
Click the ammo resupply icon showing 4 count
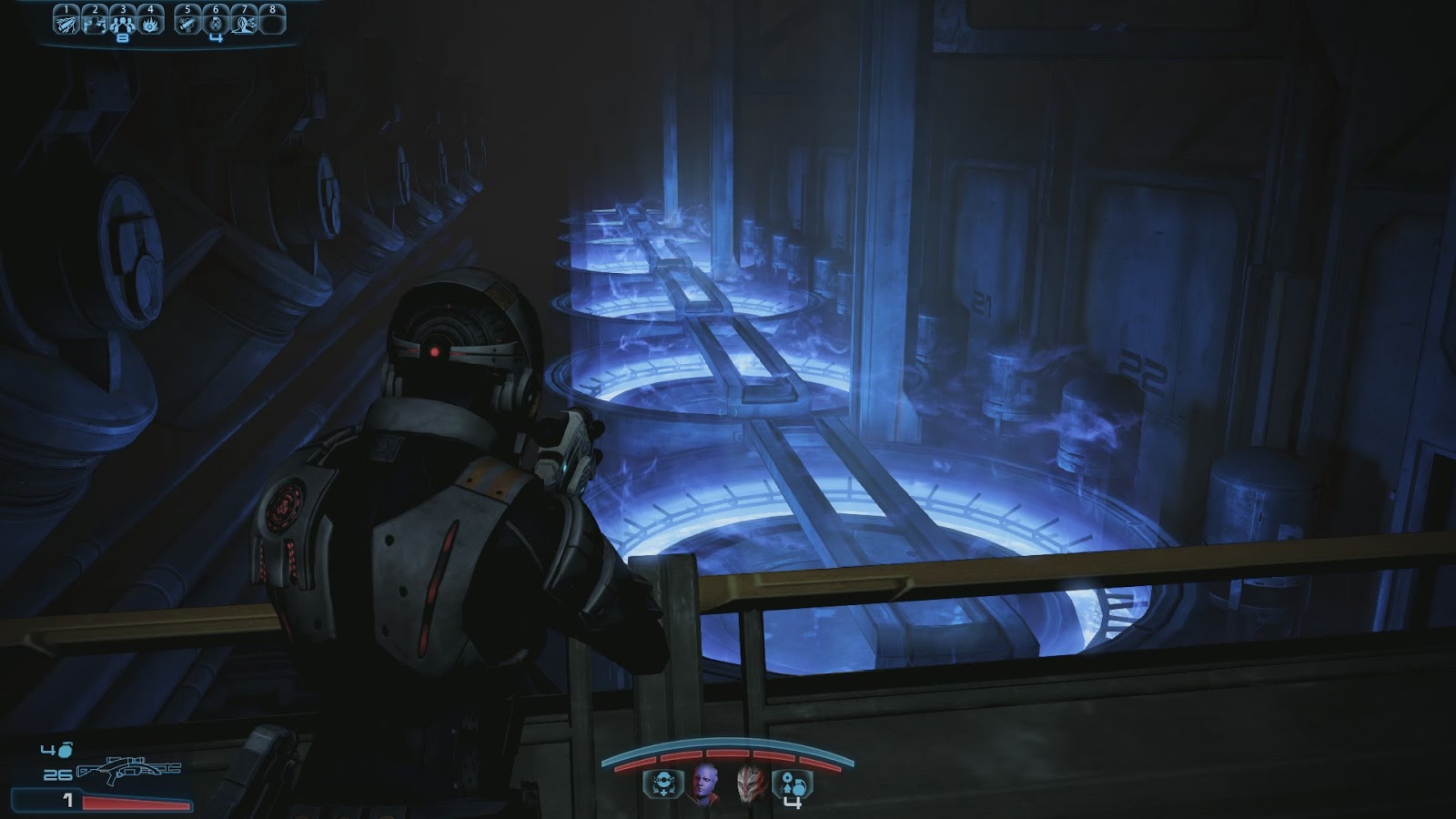pyautogui.click(x=794, y=784)
